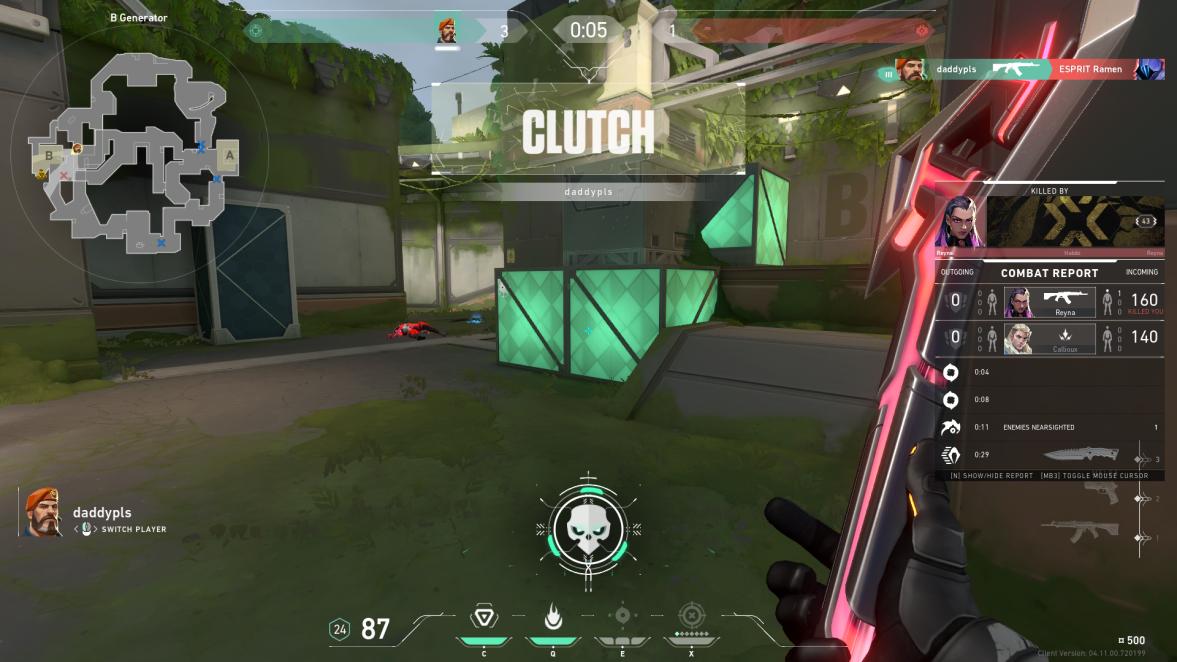1177x662 pixels.
Task: Click the team agent portrait beside score 3
Action: pyautogui.click(x=448, y=31)
